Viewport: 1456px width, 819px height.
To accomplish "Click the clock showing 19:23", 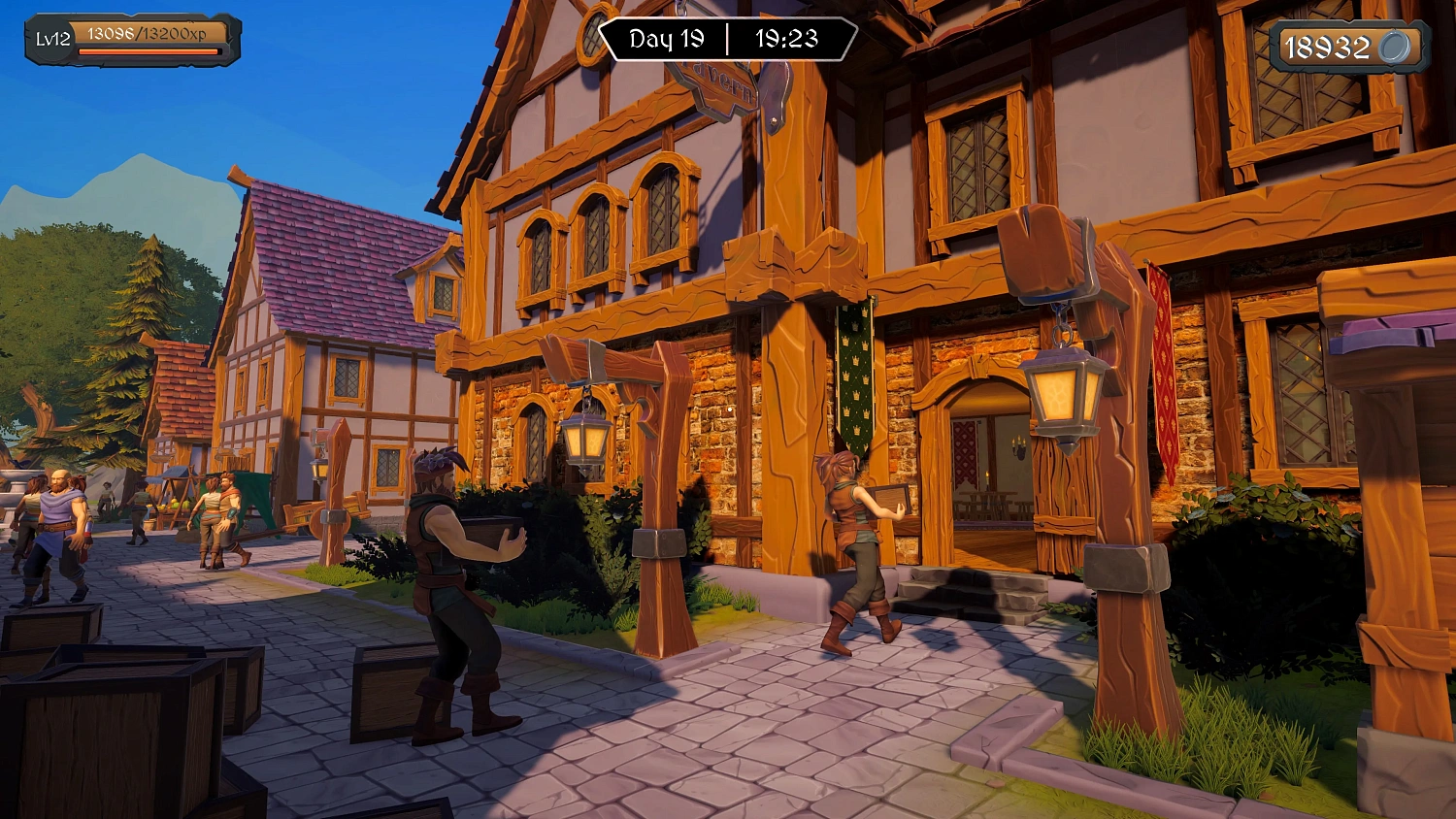I will [788, 40].
